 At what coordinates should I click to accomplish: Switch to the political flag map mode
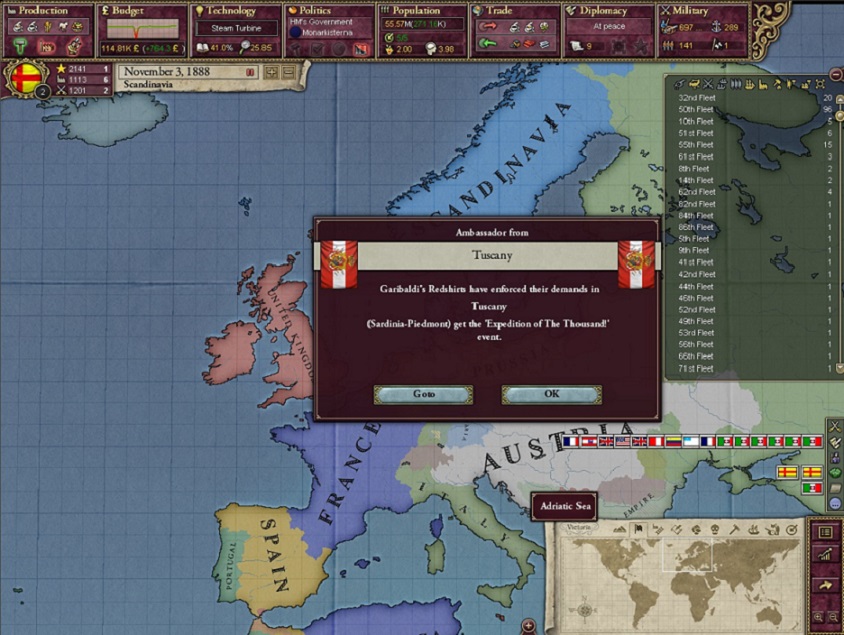pos(637,529)
